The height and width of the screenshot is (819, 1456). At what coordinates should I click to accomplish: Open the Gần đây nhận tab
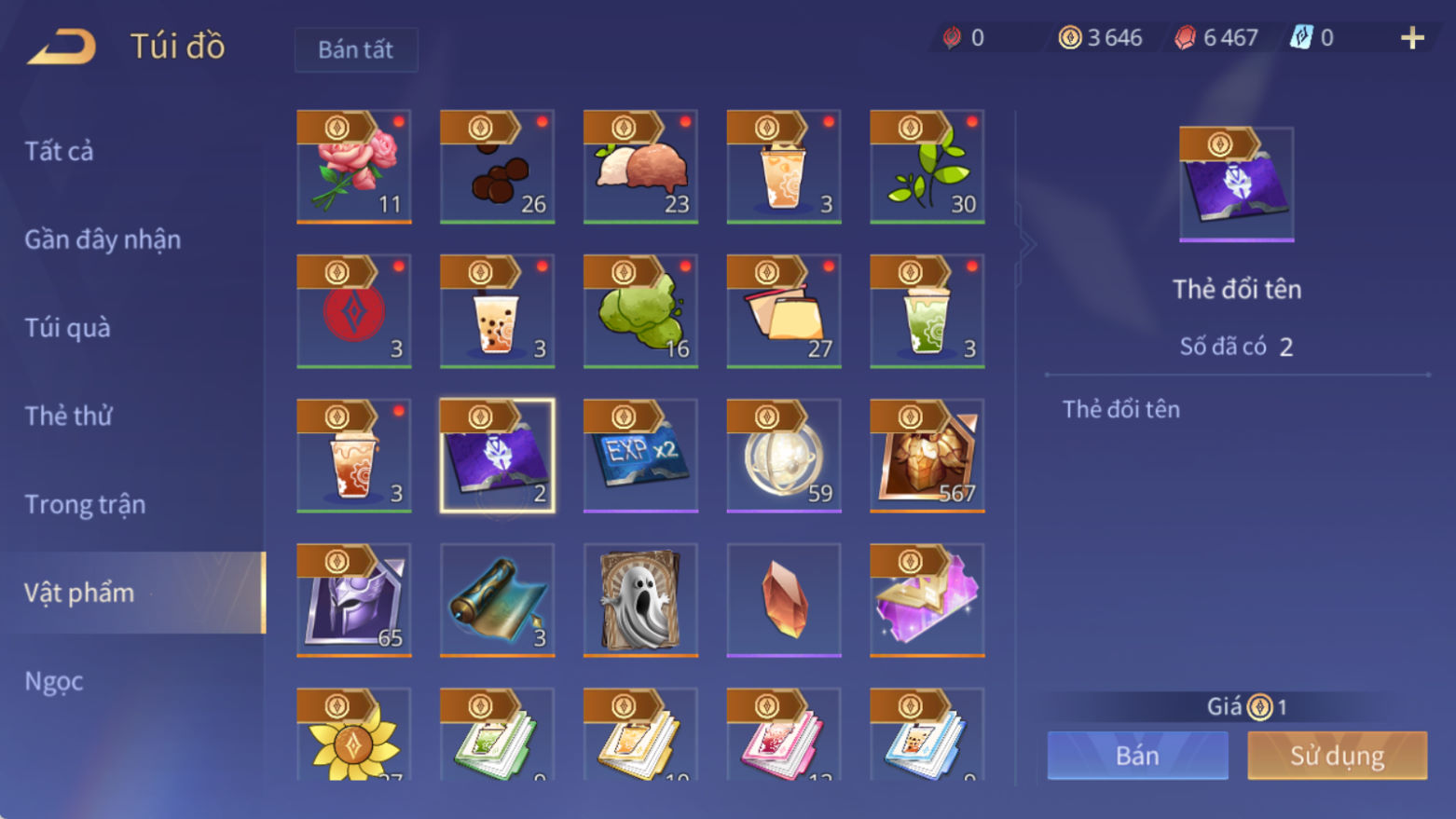(x=103, y=239)
